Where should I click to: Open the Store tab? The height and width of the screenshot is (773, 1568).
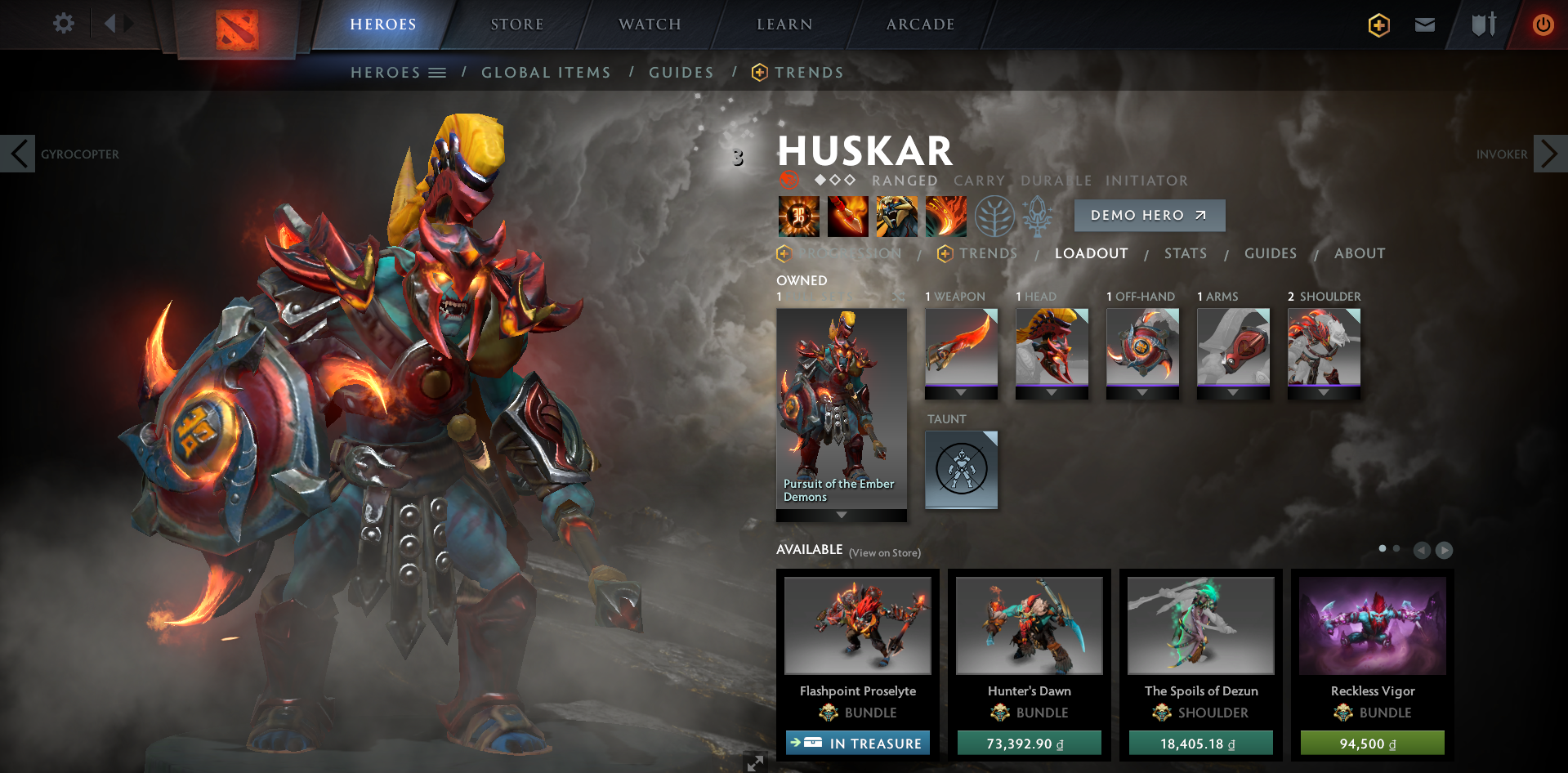(516, 25)
